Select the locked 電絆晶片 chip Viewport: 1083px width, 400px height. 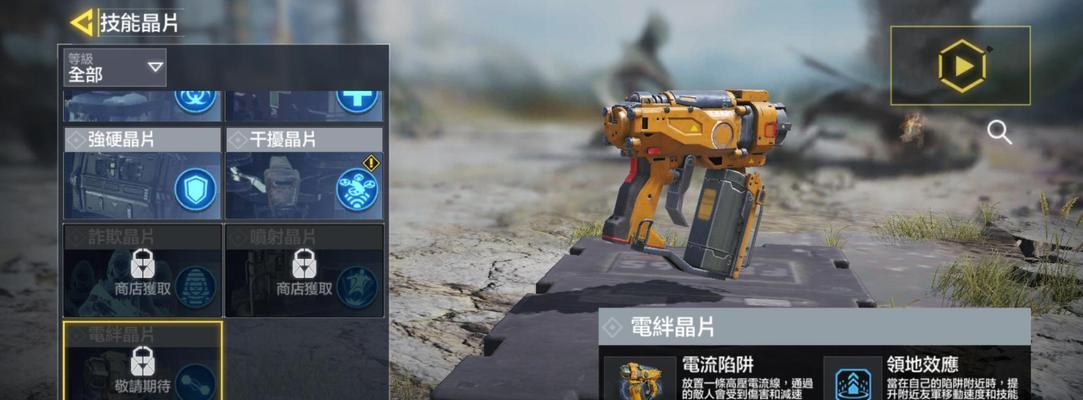click(142, 361)
